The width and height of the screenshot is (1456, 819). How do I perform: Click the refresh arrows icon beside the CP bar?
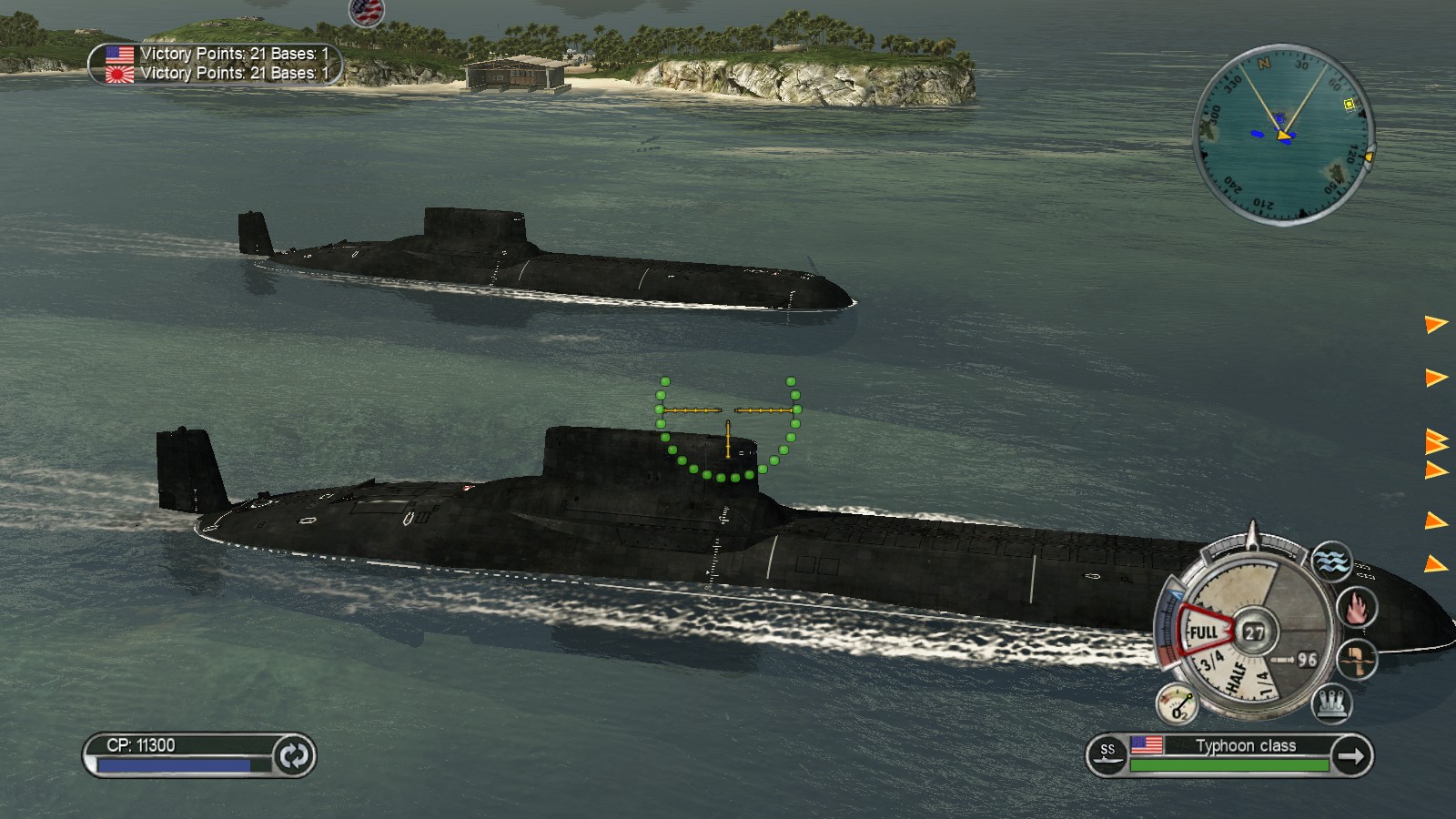(x=293, y=756)
